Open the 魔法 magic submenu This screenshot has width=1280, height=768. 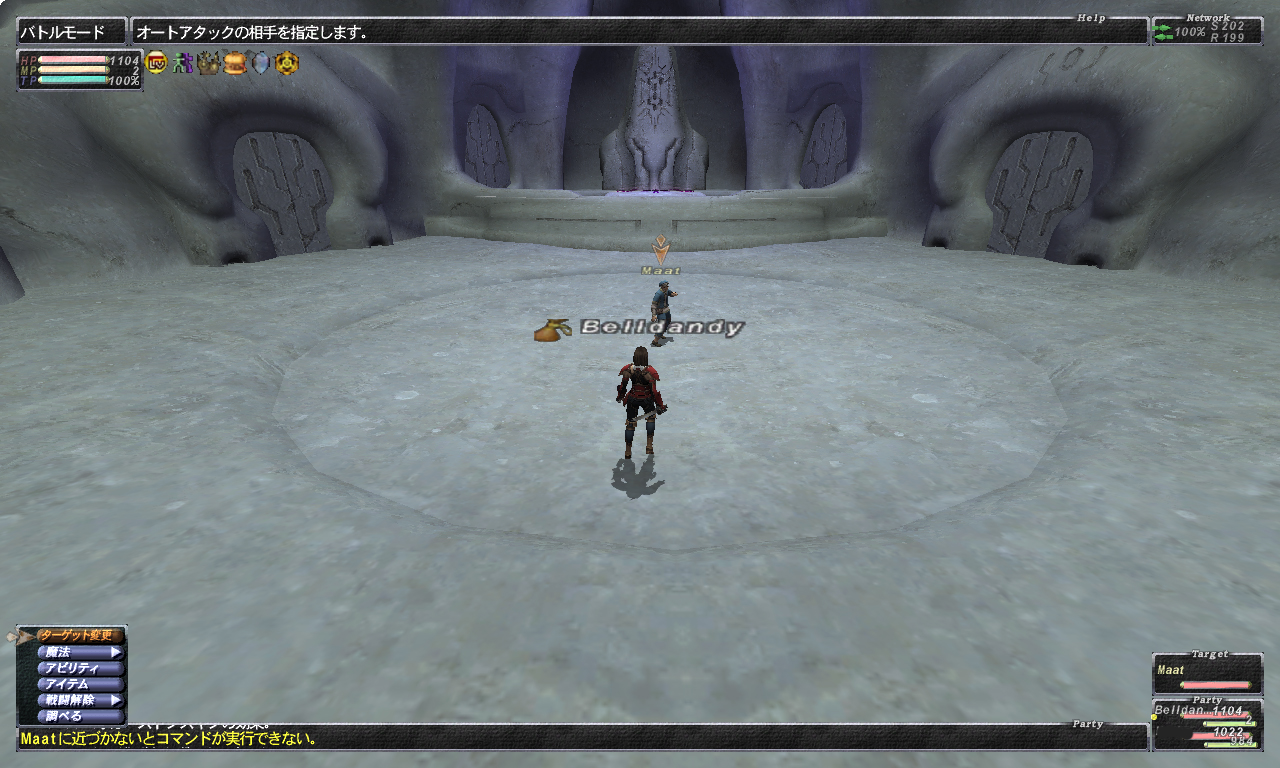[79, 652]
